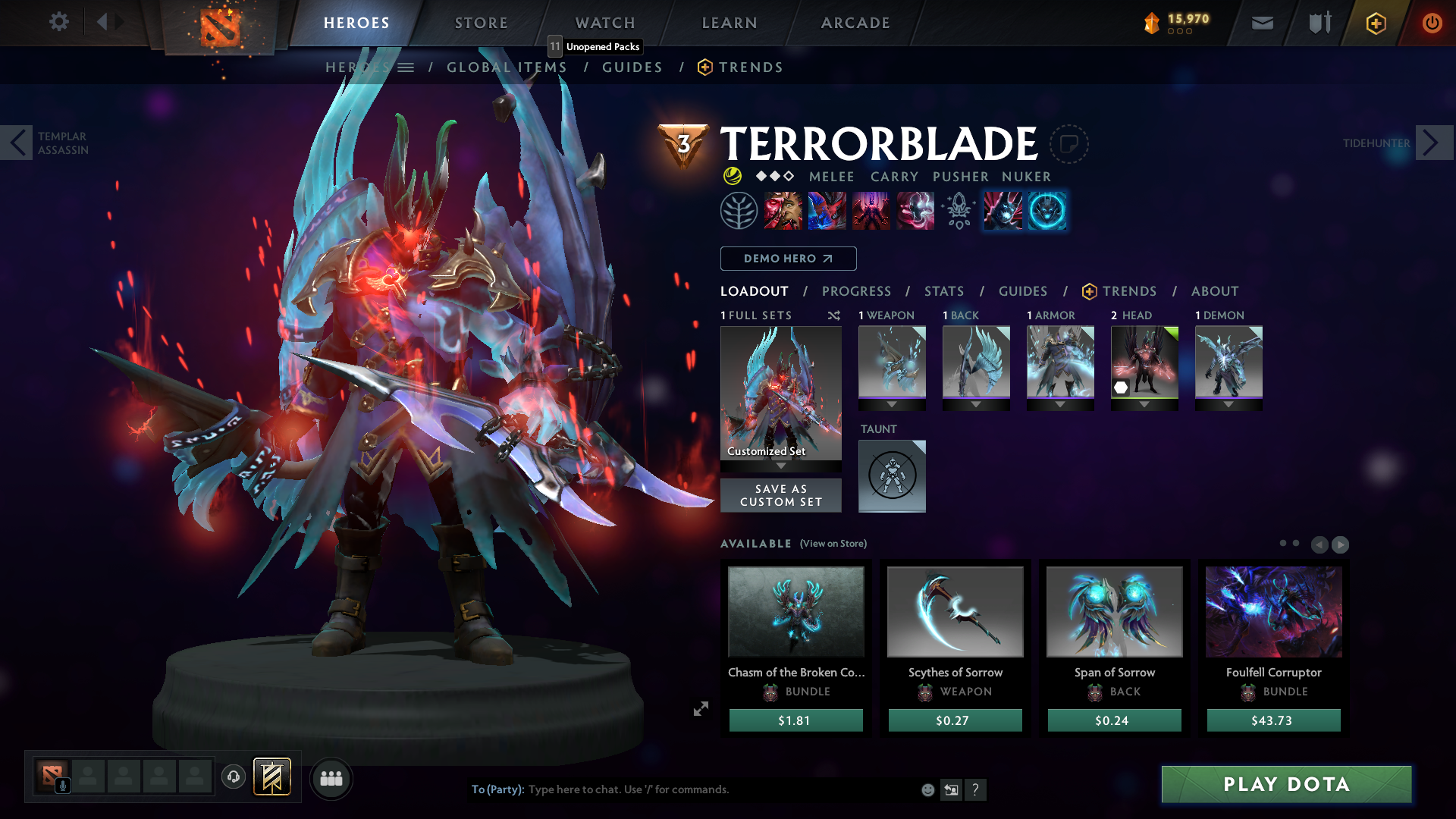Check notifications via the envelope icon

(1262, 23)
